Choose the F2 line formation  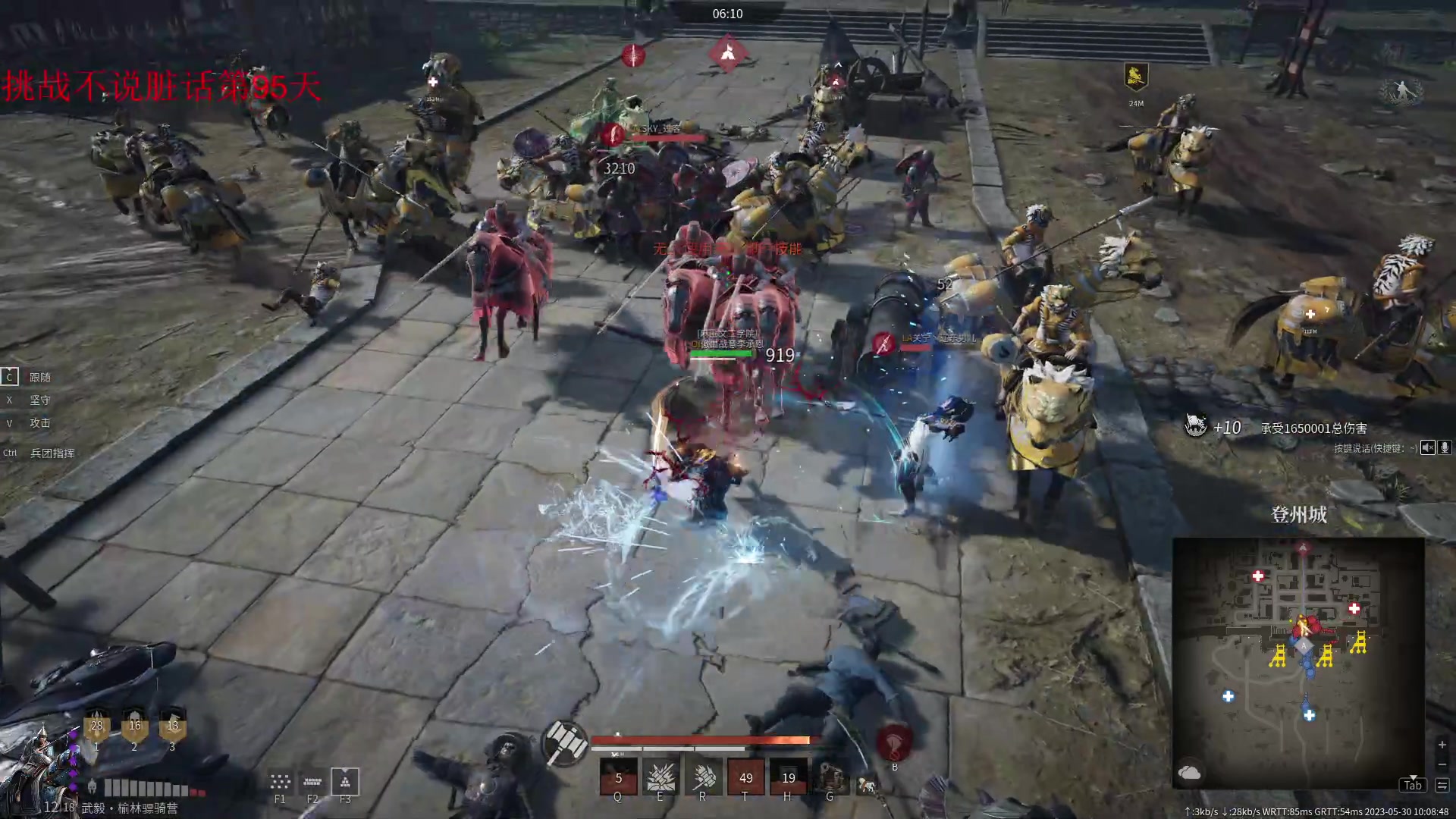(x=312, y=781)
